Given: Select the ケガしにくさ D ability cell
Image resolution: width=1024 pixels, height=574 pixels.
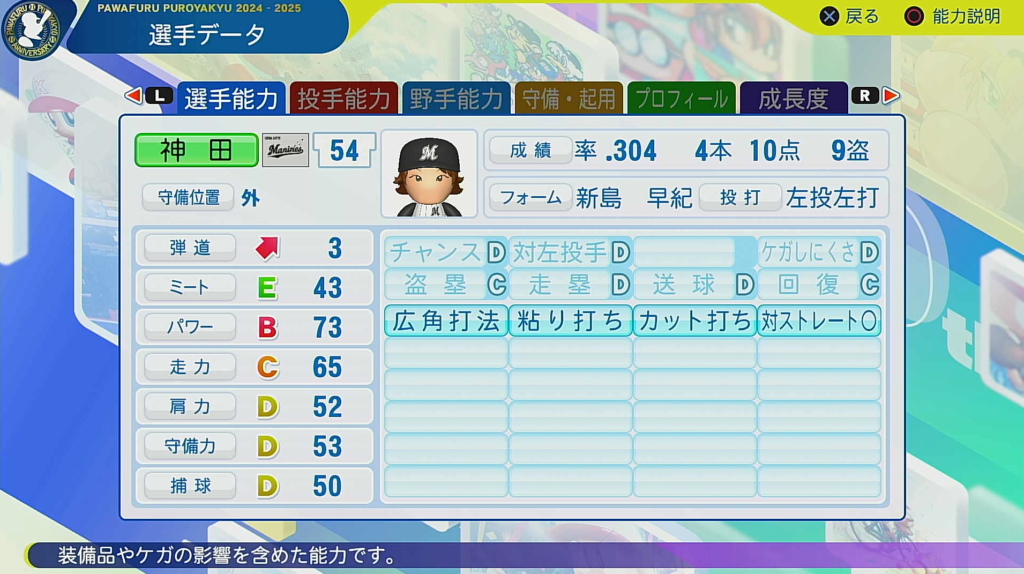Looking at the screenshot, I should [x=819, y=252].
